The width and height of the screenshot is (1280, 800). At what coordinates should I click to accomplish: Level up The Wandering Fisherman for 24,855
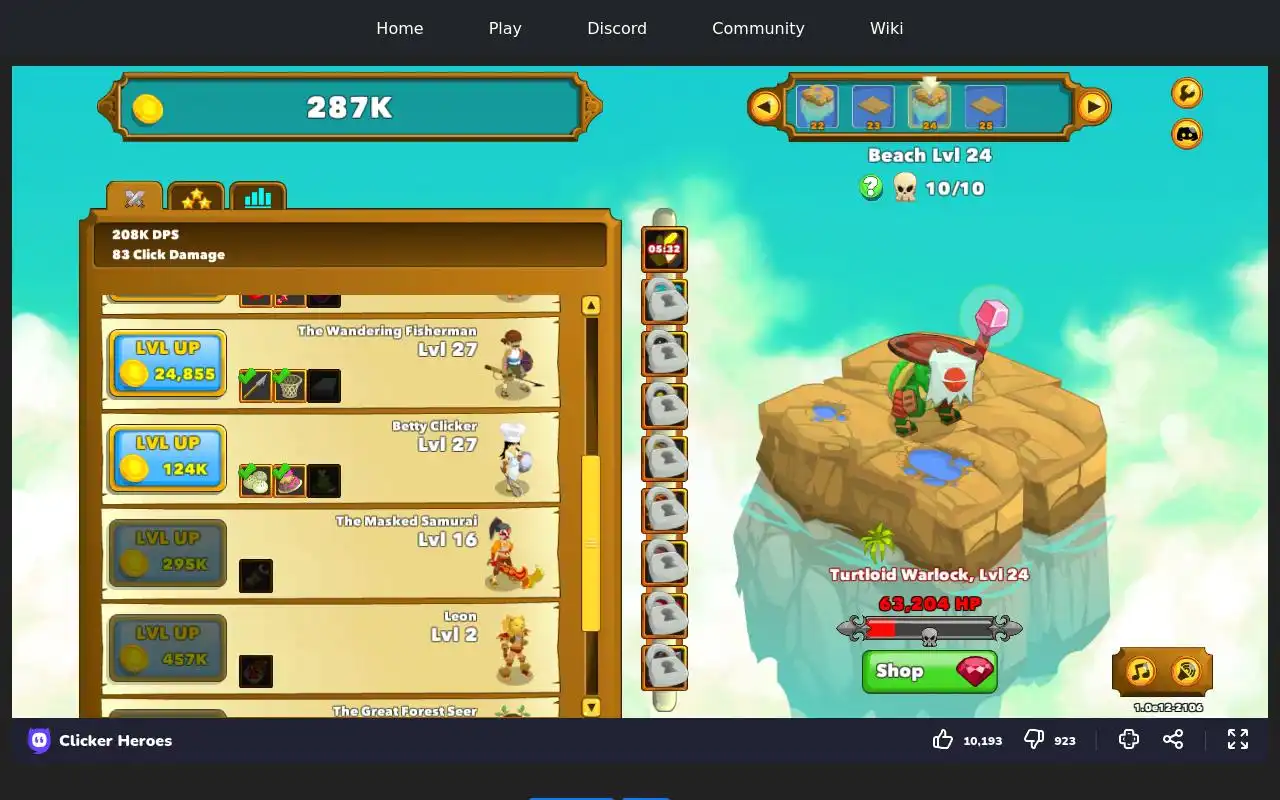pos(167,363)
